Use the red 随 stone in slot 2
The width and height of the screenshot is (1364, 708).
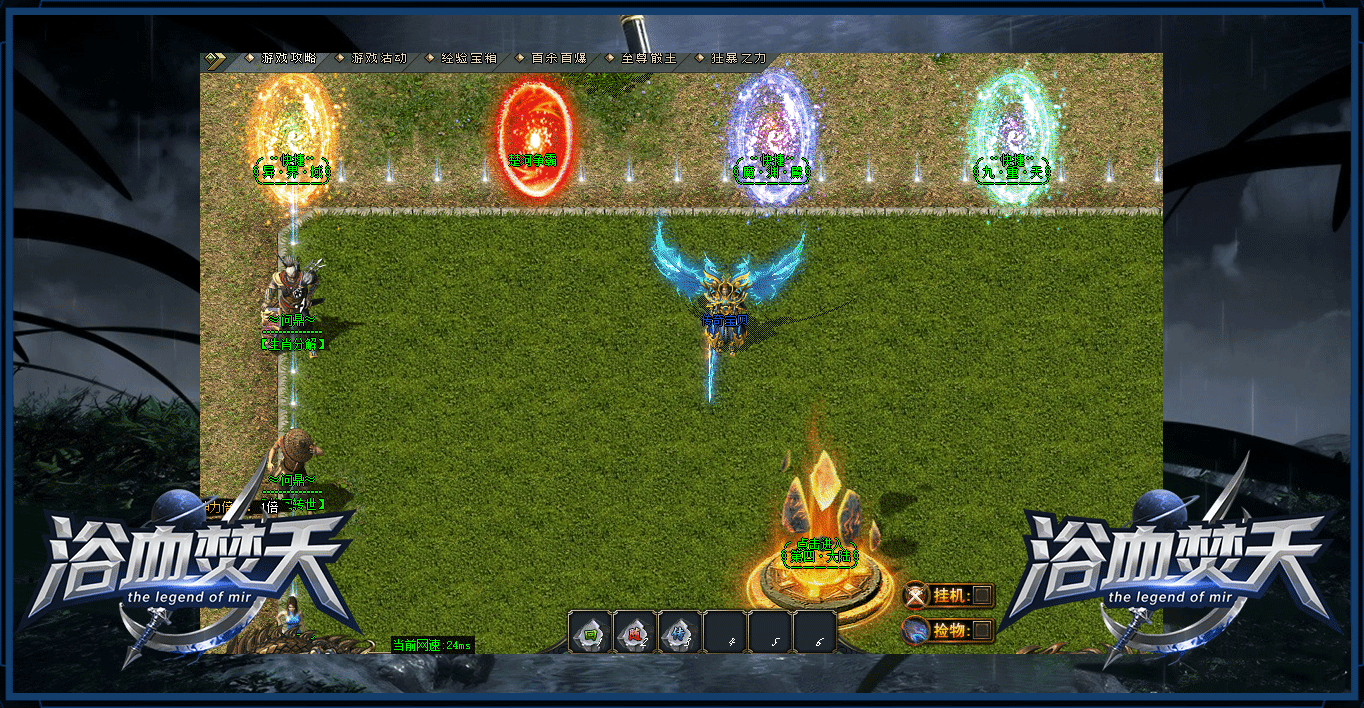coord(635,633)
